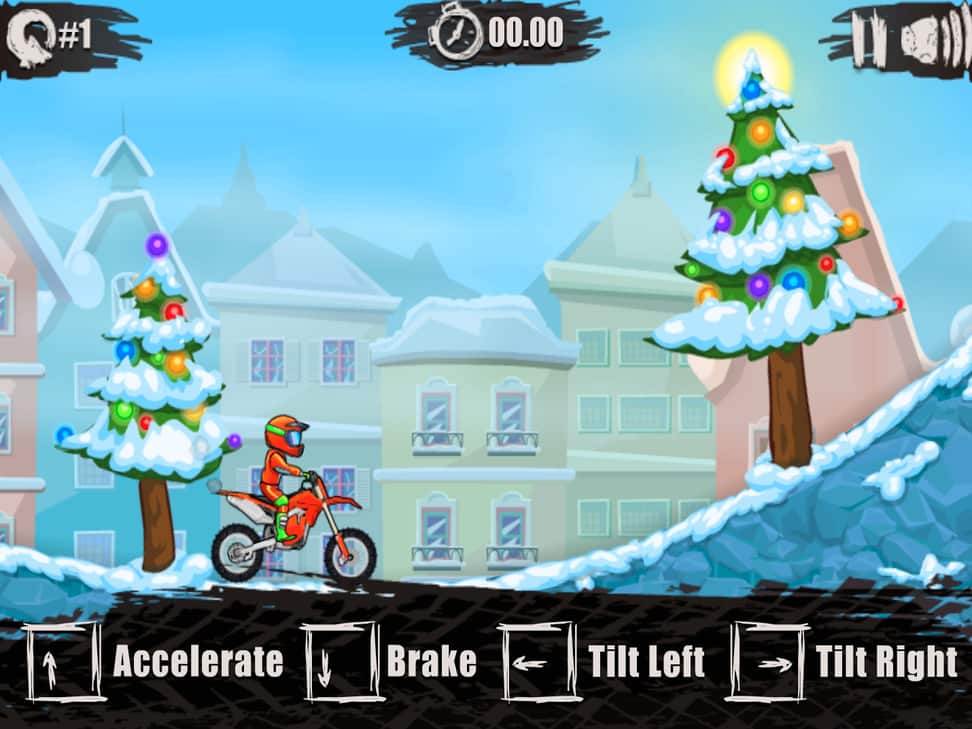Pause the game
Viewport: 972px width, 729px height.
point(865,40)
